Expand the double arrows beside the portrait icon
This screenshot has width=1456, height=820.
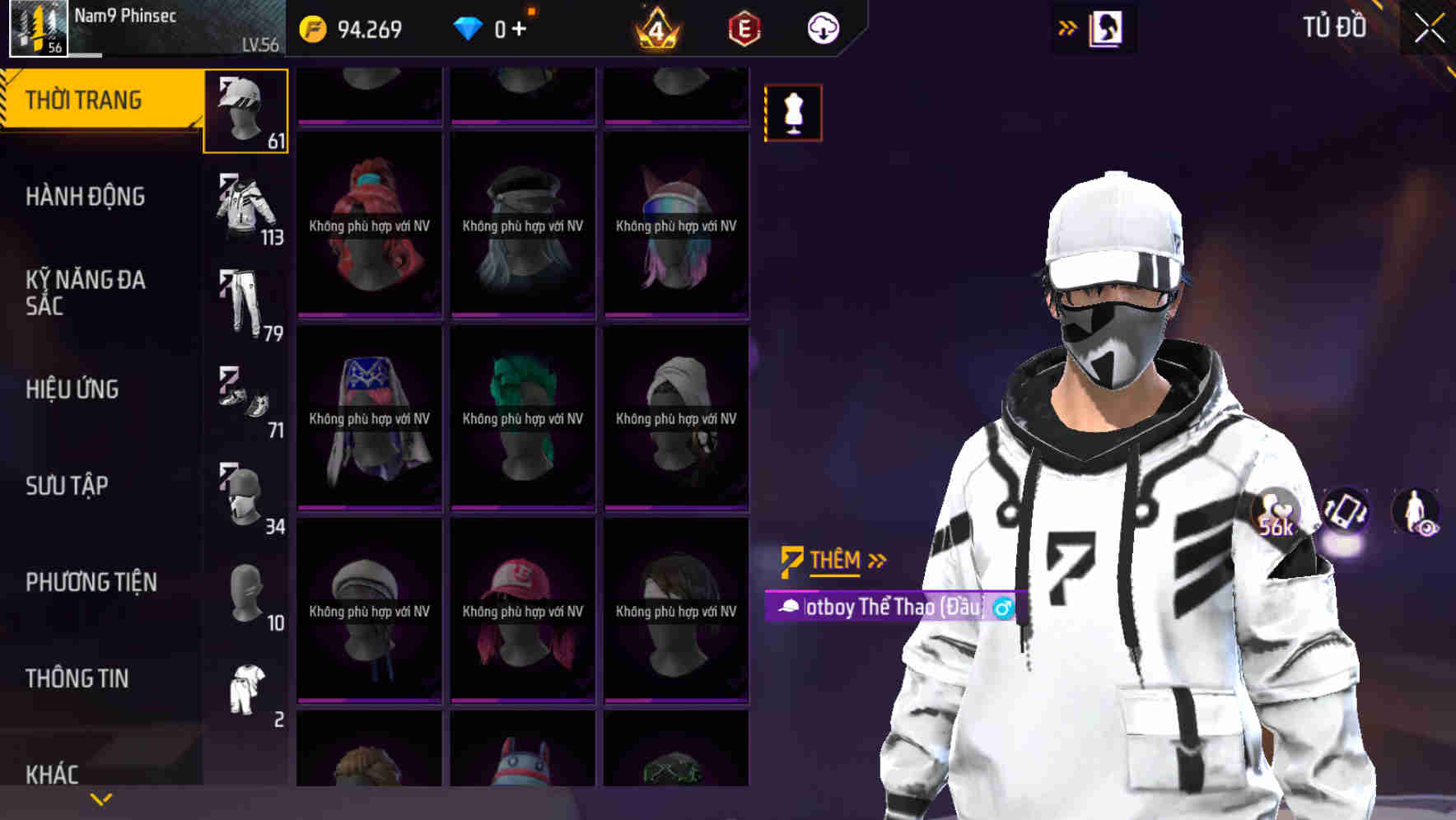[1066, 27]
